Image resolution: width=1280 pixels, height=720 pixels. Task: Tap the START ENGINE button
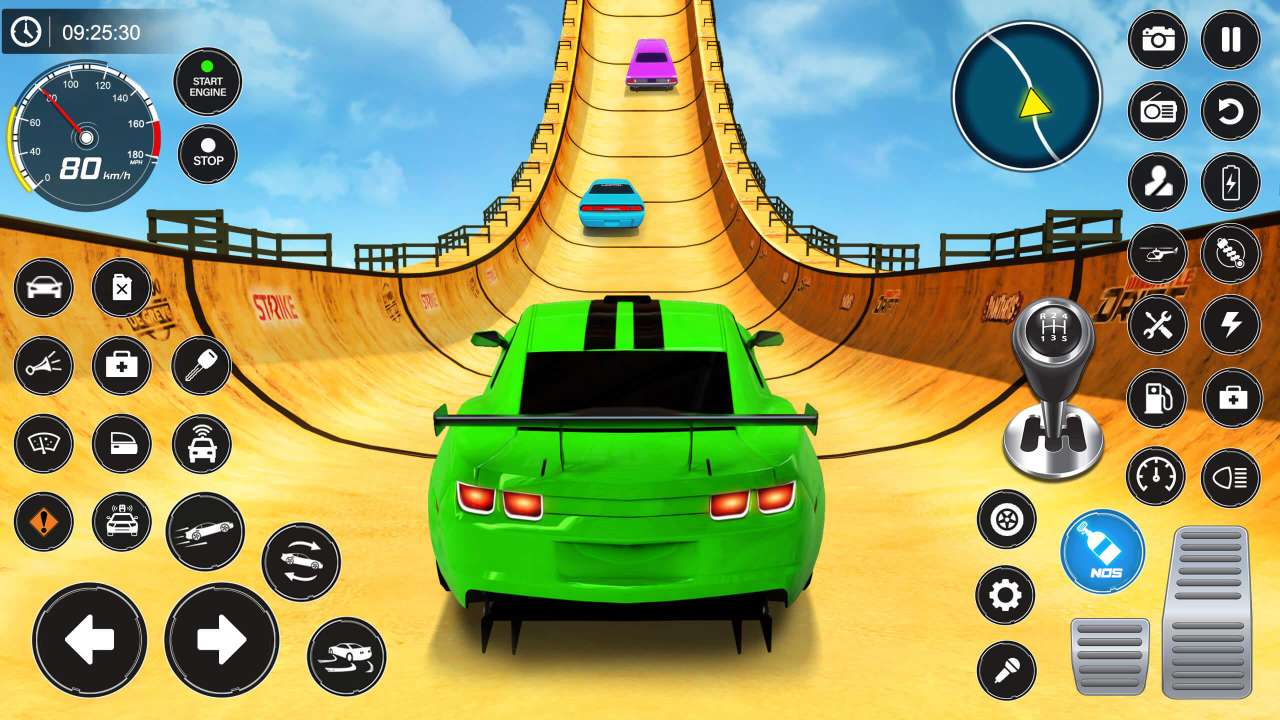208,82
